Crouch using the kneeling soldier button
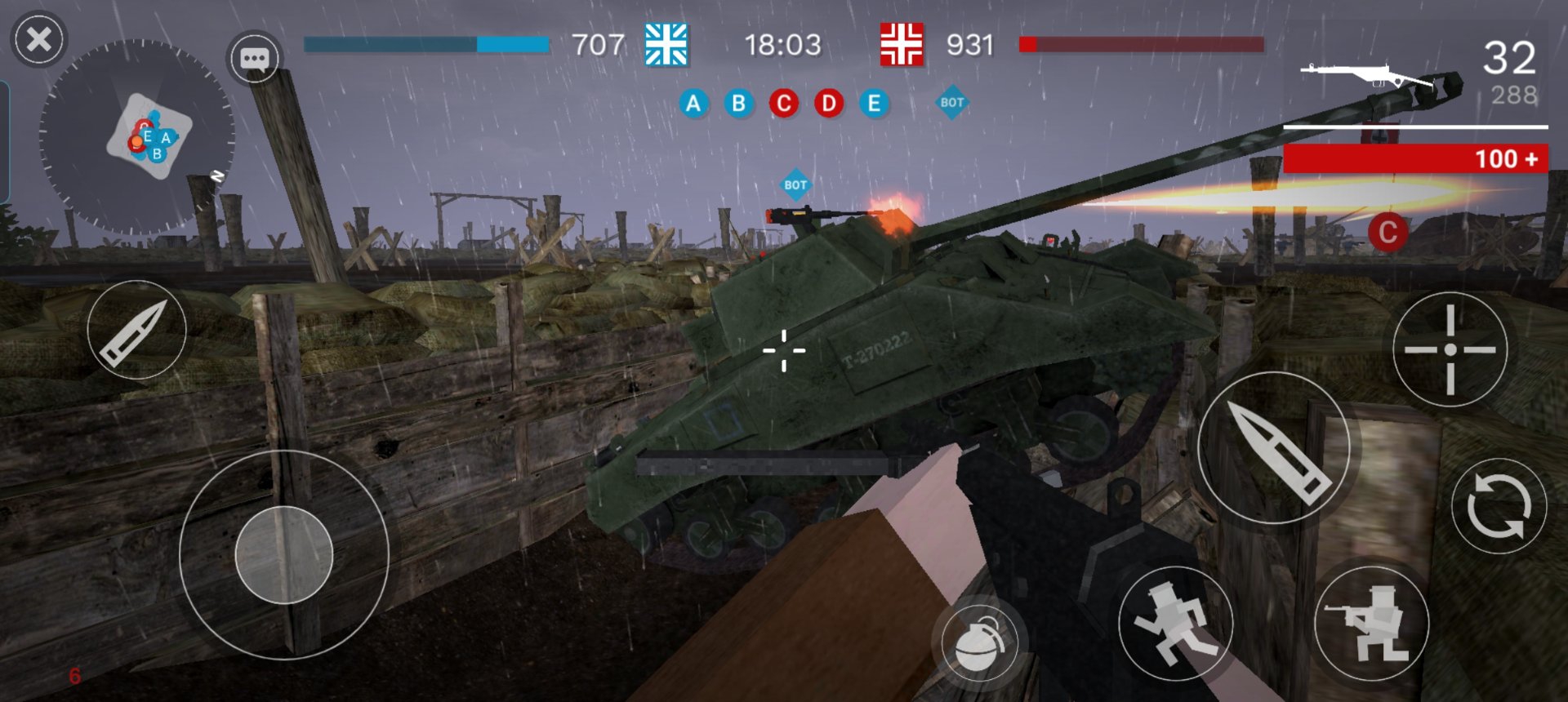The width and height of the screenshot is (1568, 702). (1372, 624)
